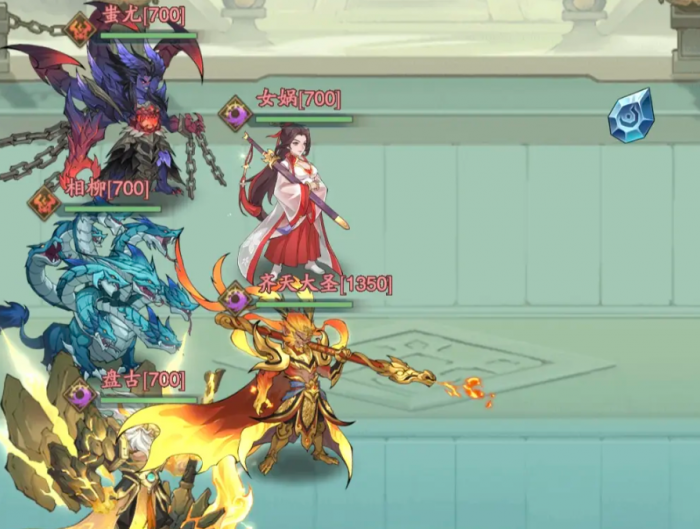Click the purple emblem beside 盘古[700]
This screenshot has height=529, width=700.
pyautogui.click(x=81, y=394)
